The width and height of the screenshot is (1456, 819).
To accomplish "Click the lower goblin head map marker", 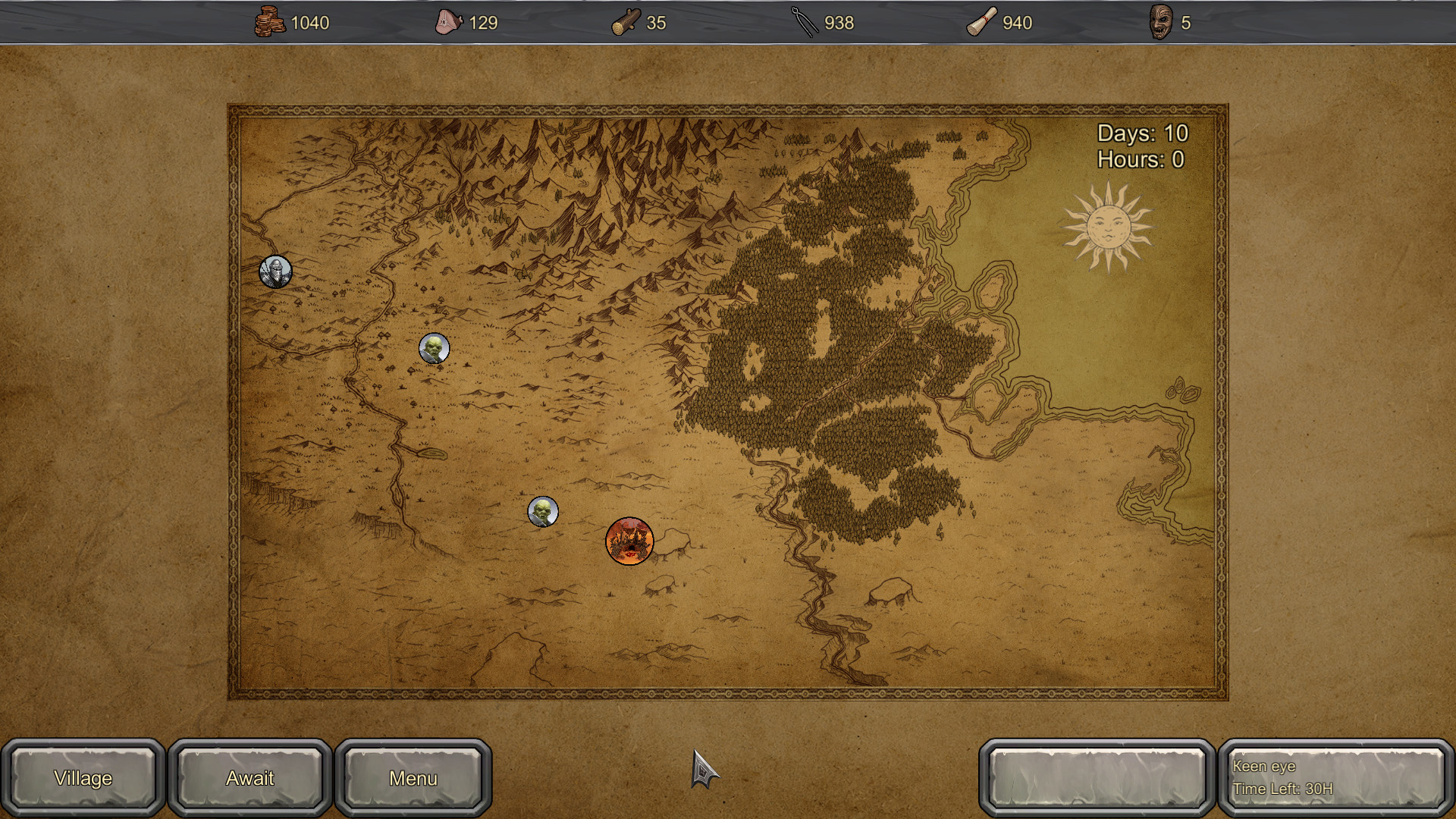I will pyautogui.click(x=543, y=513).
